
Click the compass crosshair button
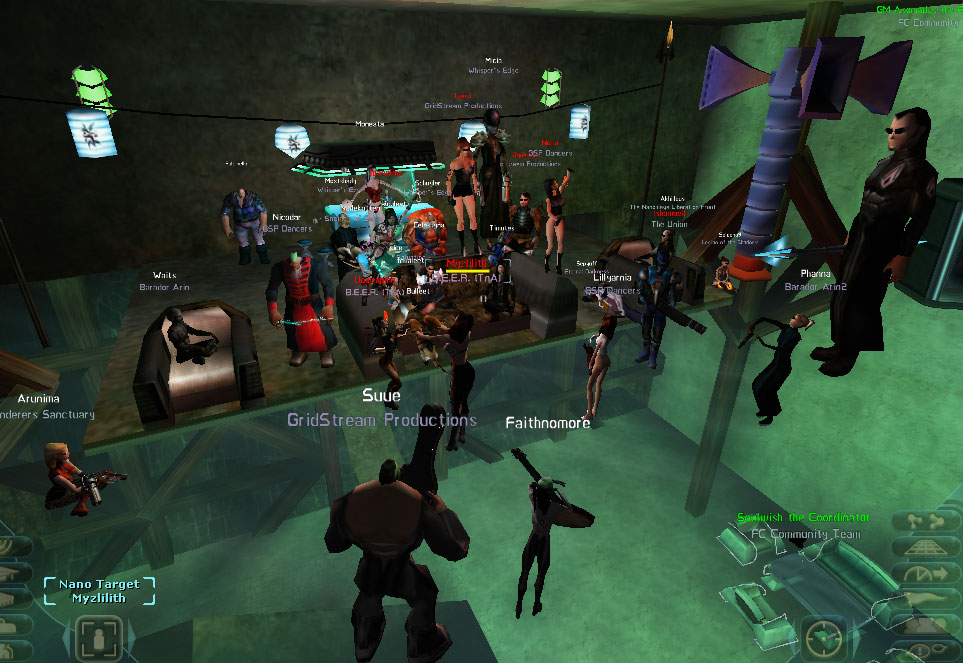pyautogui.click(x=825, y=636)
